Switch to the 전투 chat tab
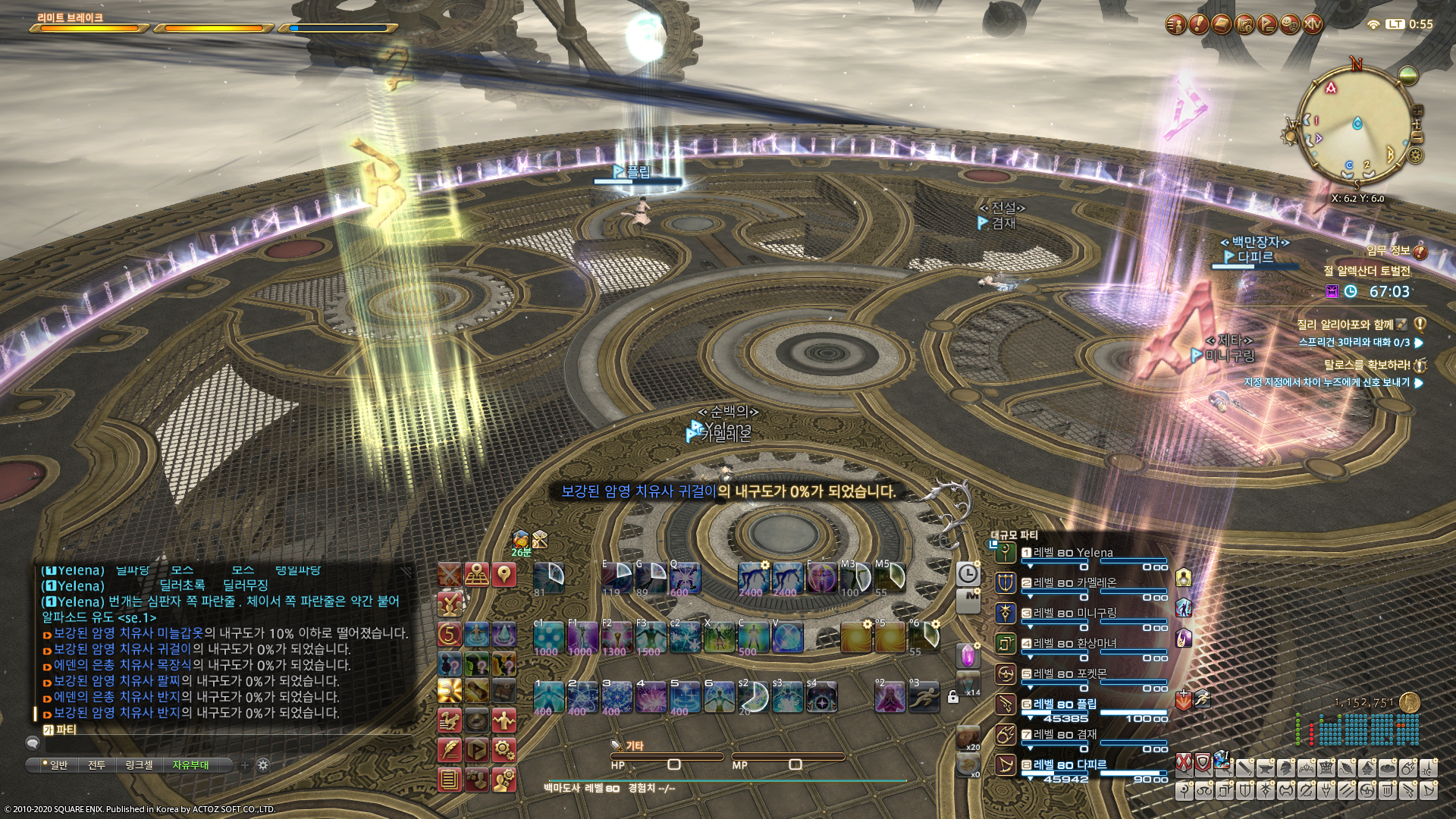 [96, 765]
